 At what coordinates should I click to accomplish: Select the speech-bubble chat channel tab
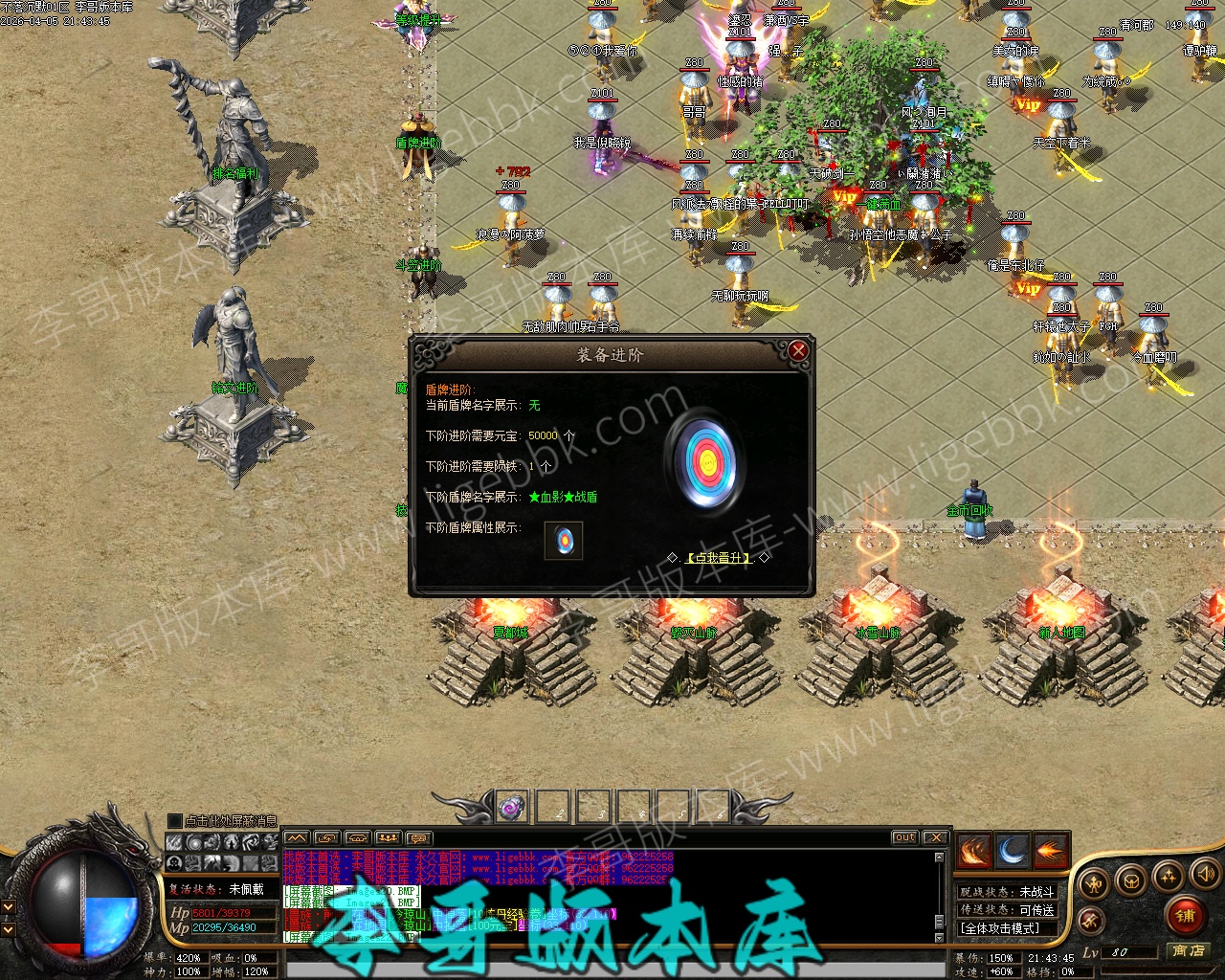419,838
